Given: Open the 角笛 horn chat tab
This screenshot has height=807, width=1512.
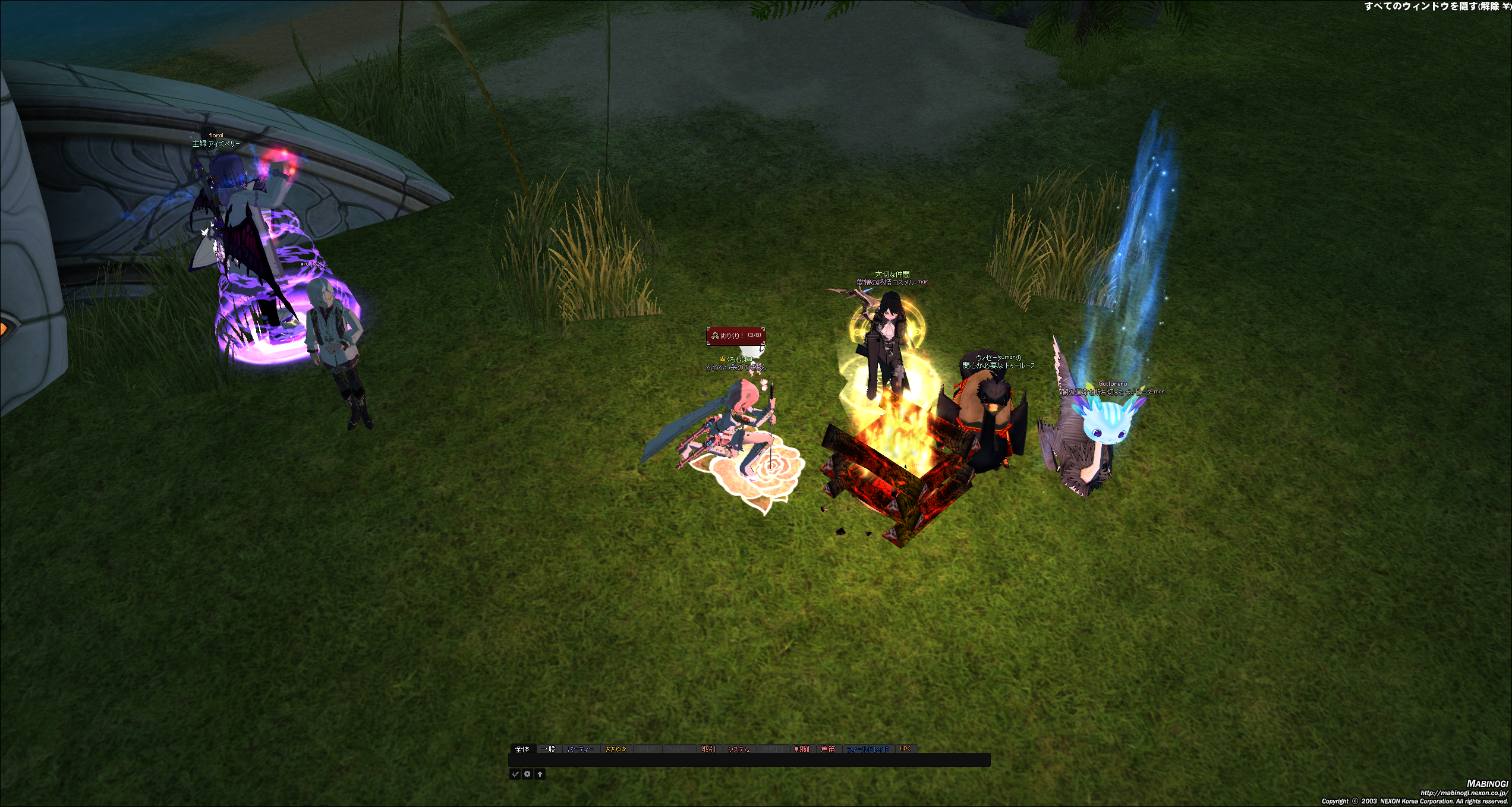Looking at the screenshot, I should tap(829, 749).
